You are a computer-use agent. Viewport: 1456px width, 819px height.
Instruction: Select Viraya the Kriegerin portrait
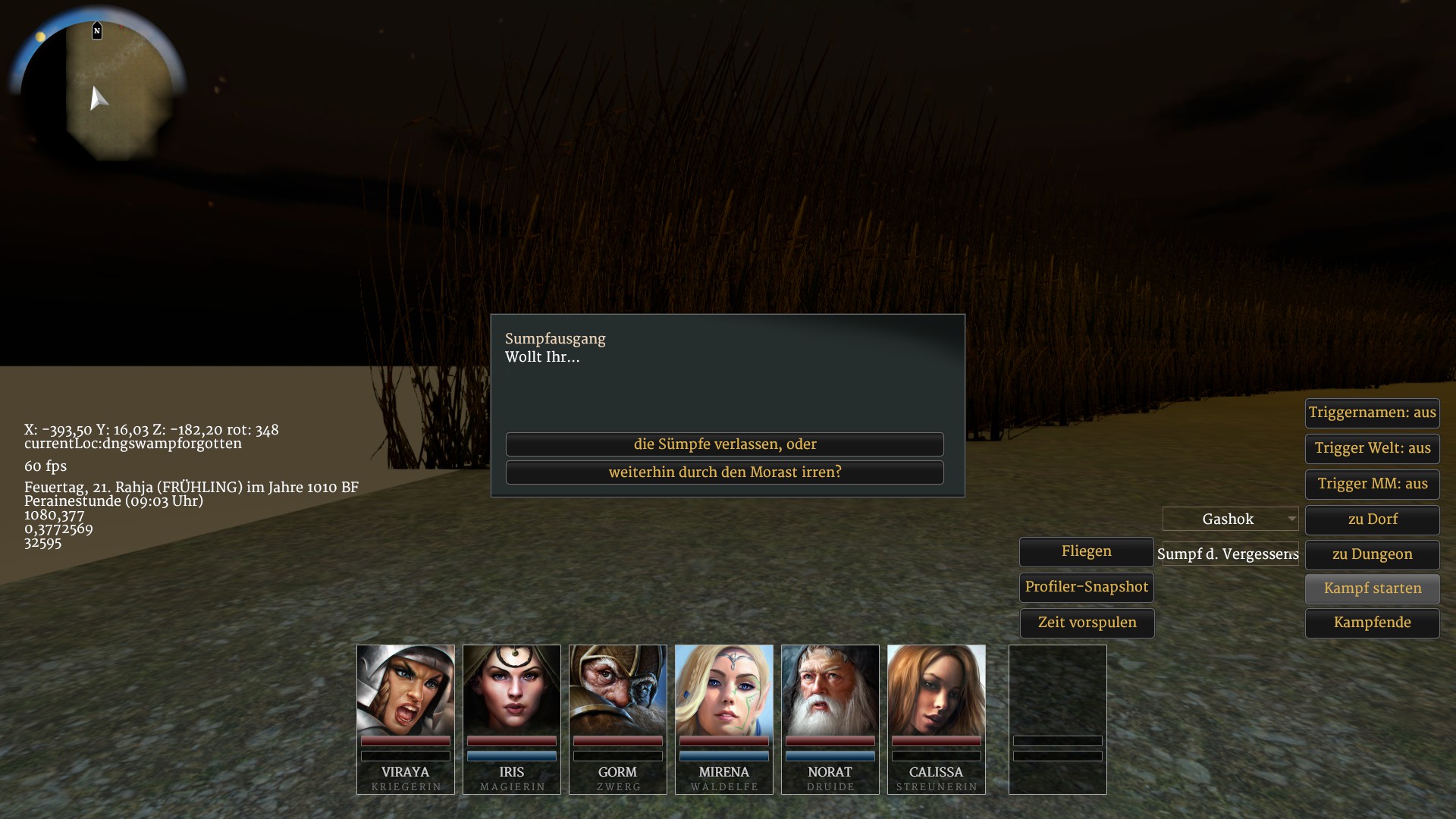[x=406, y=690]
